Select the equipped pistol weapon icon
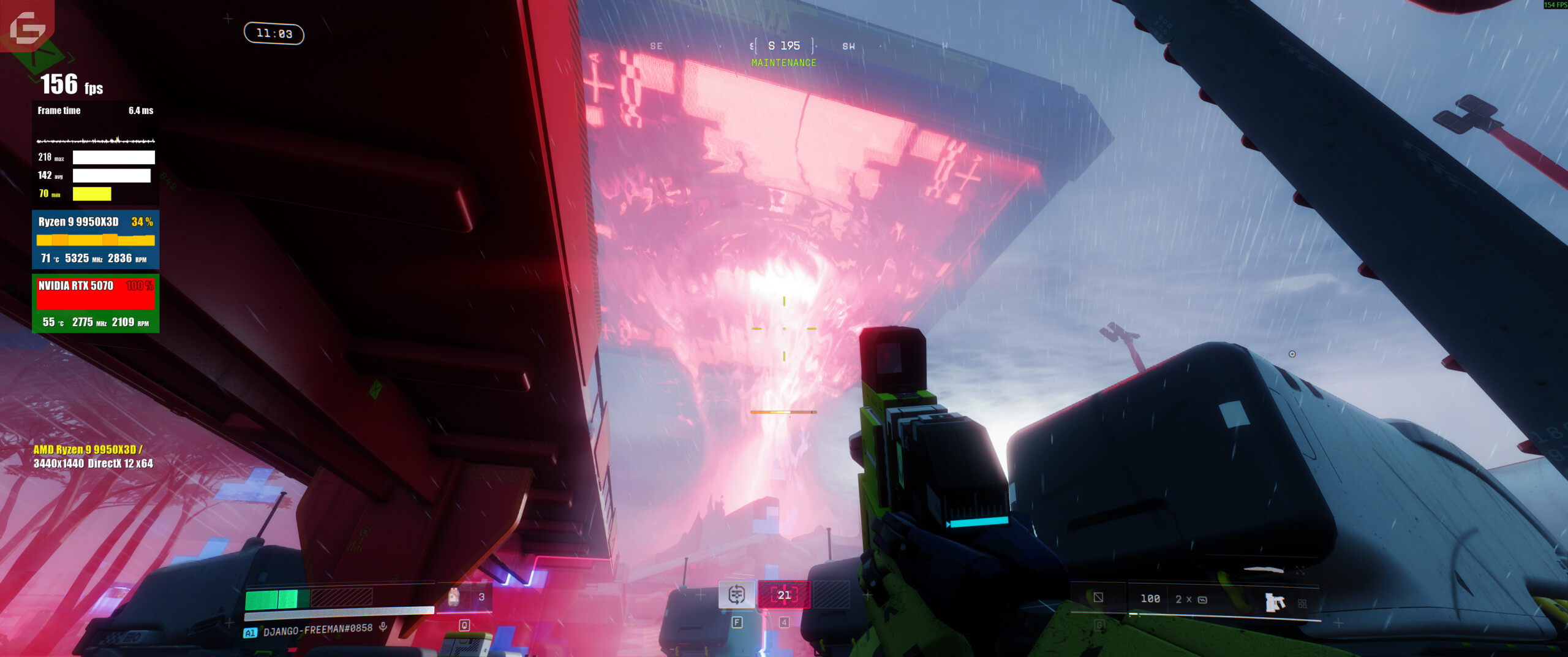The height and width of the screenshot is (657, 1568). coord(1275,602)
